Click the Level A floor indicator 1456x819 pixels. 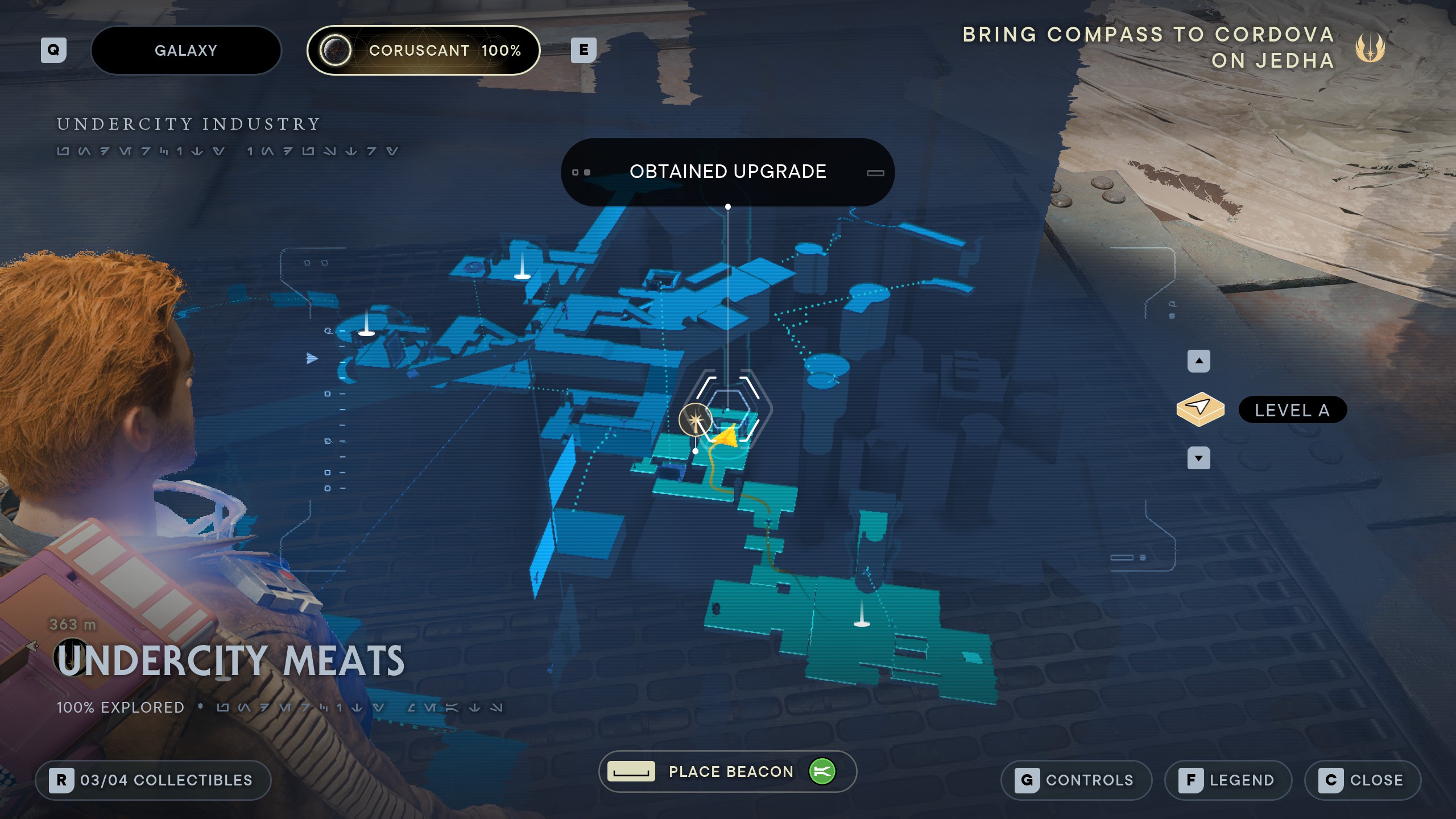click(1292, 410)
